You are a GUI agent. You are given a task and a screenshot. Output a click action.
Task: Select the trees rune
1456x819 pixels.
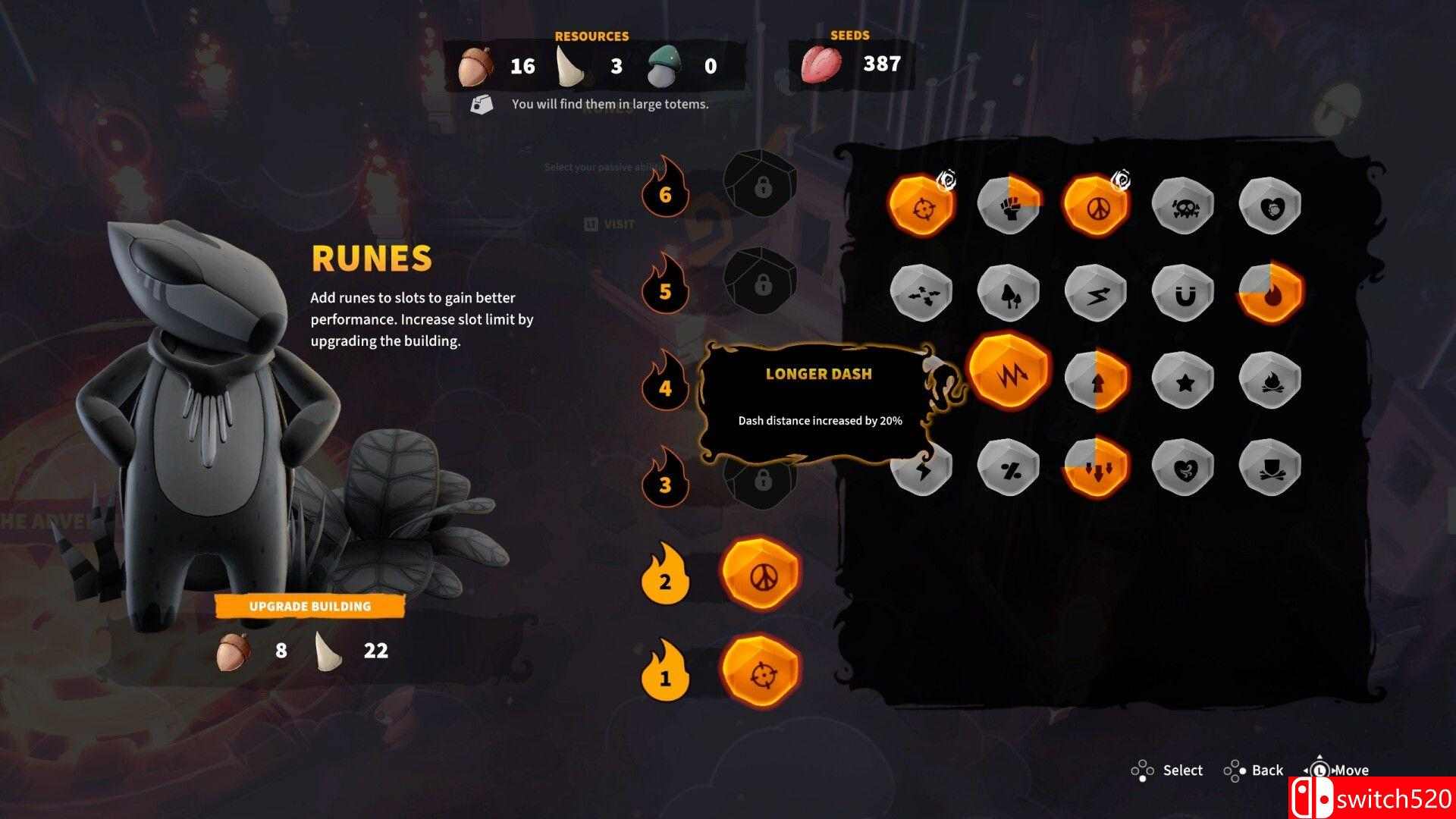pos(1009,293)
